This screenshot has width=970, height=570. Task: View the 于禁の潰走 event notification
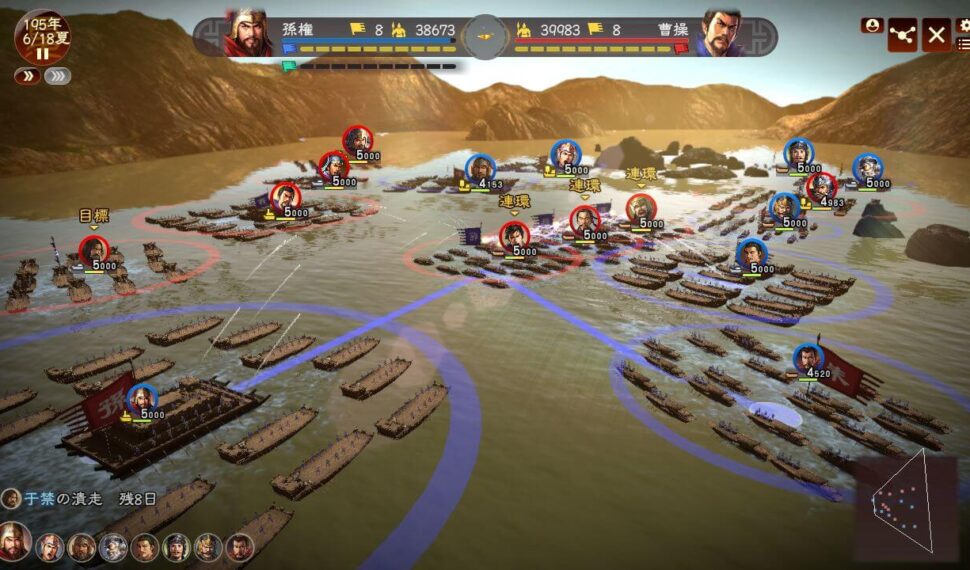(x=80, y=497)
